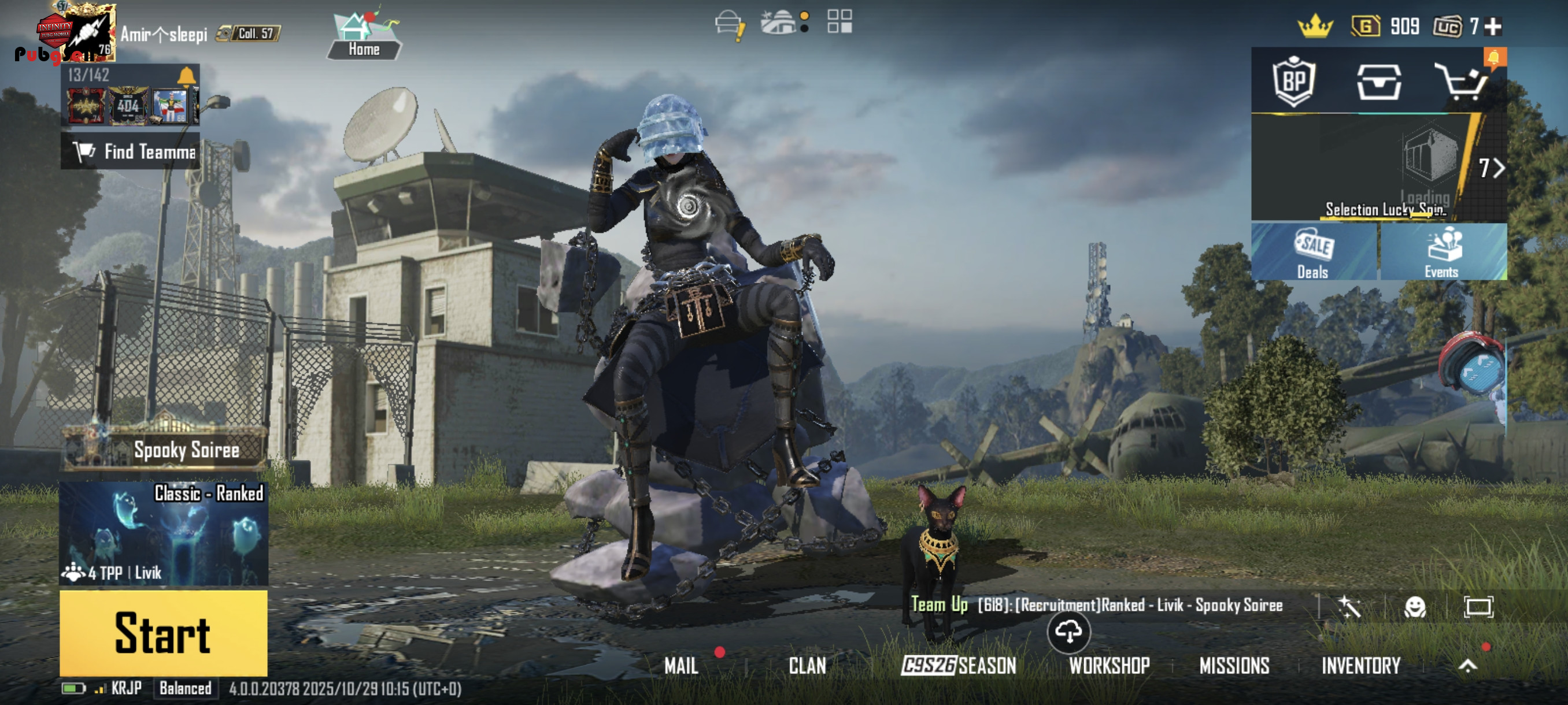The height and width of the screenshot is (705, 1568).
Task: Open the Inventory menu
Action: [1361, 666]
